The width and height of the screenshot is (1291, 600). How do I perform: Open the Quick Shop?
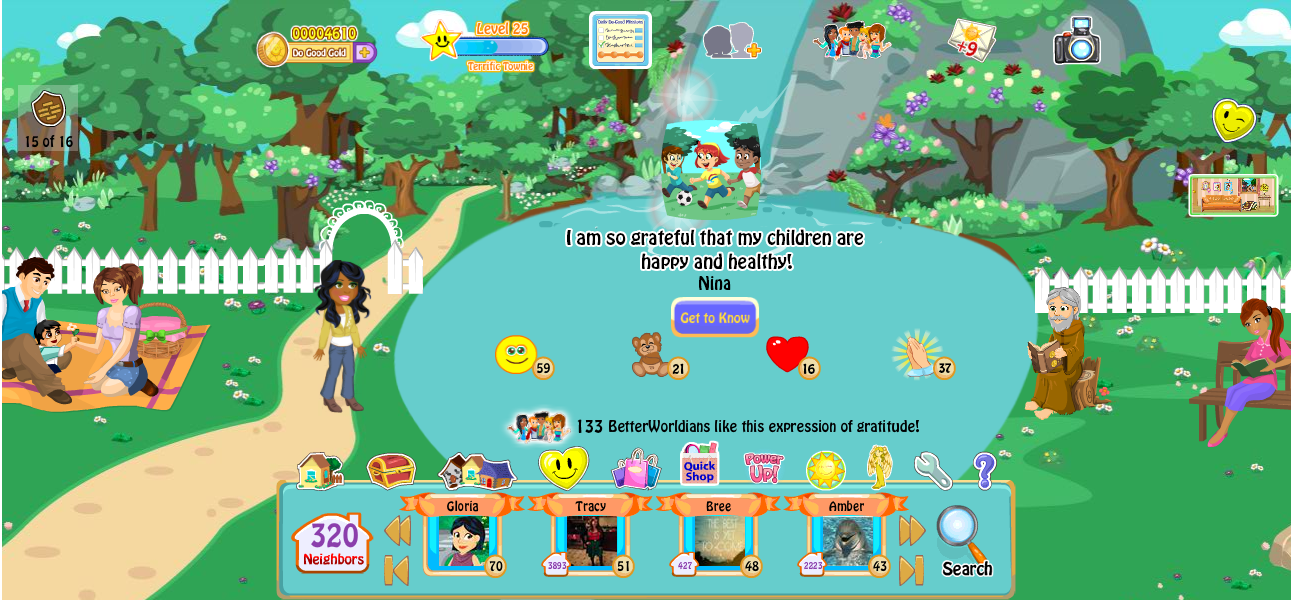pos(699,465)
